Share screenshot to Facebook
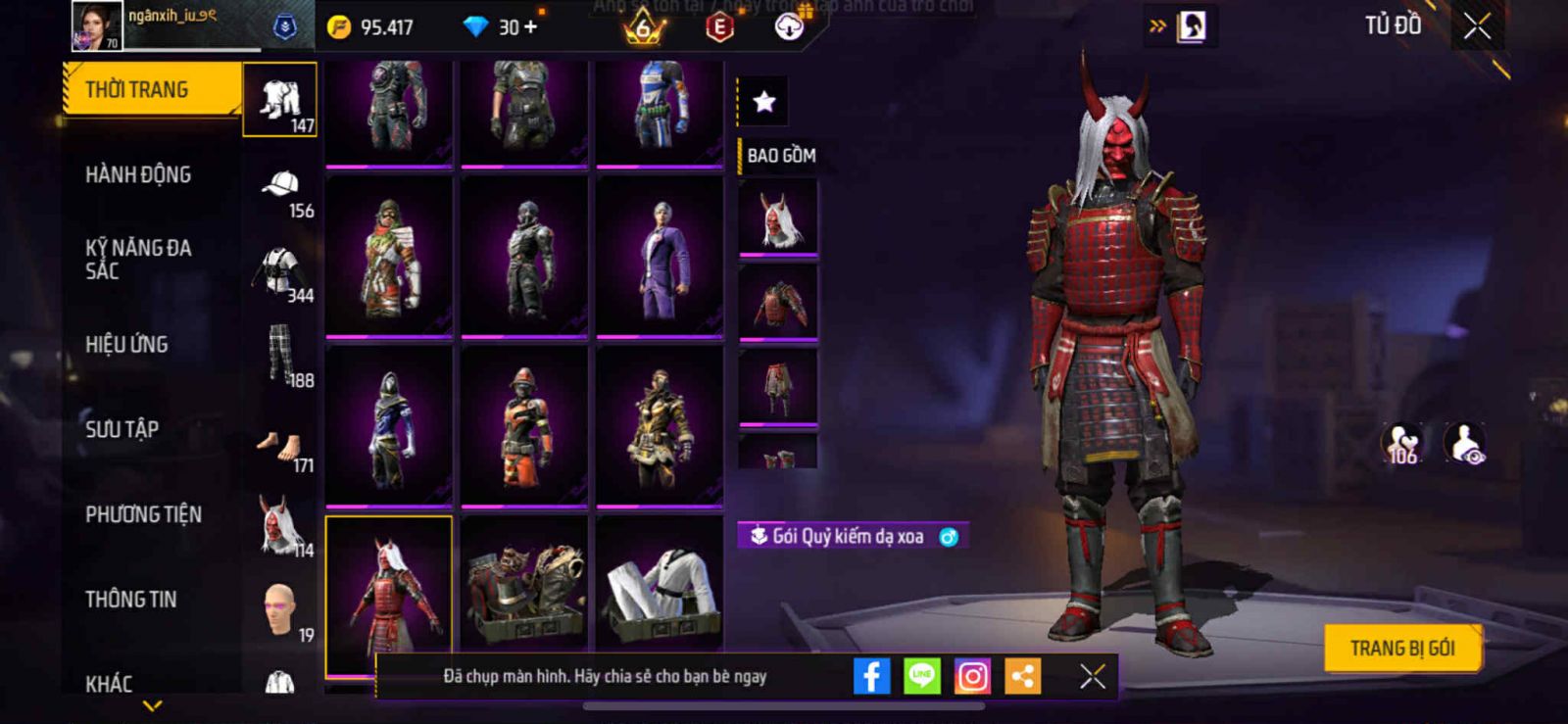 click(x=871, y=676)
